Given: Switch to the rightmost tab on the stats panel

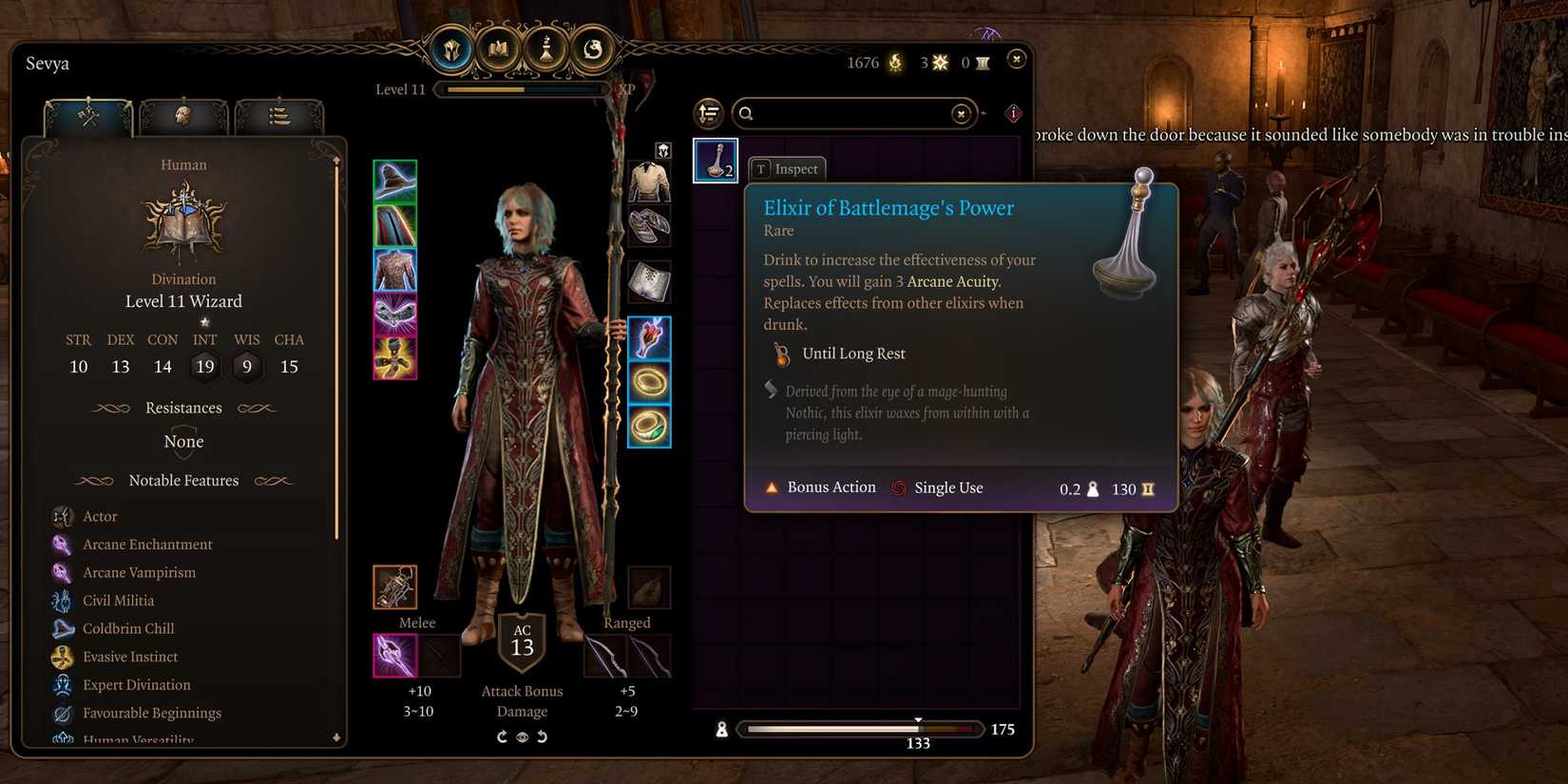Looking at the screenshot, I should tap(280, 116).
